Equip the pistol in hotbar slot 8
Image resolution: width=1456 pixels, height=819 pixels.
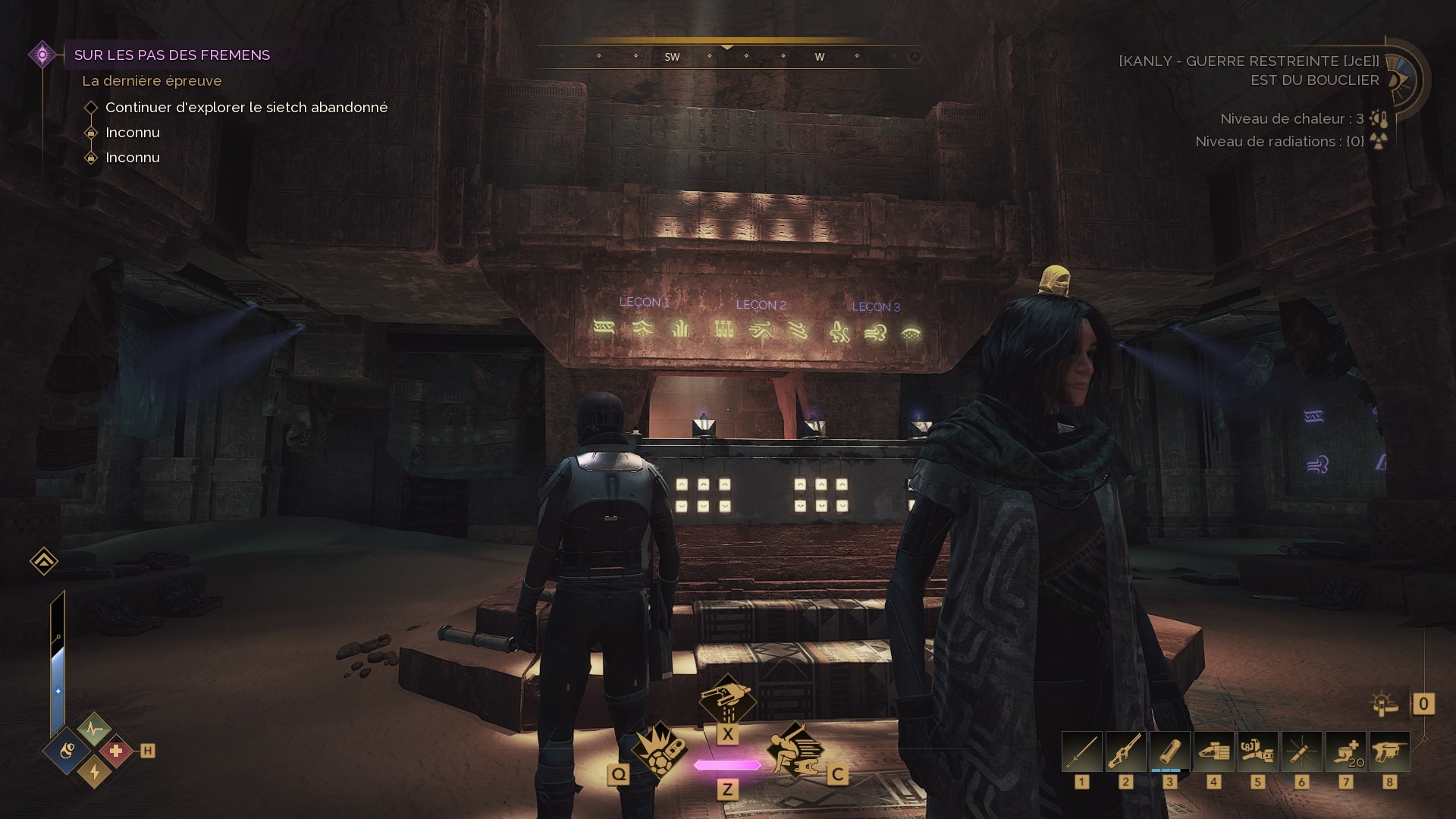tap(1390, 752)
